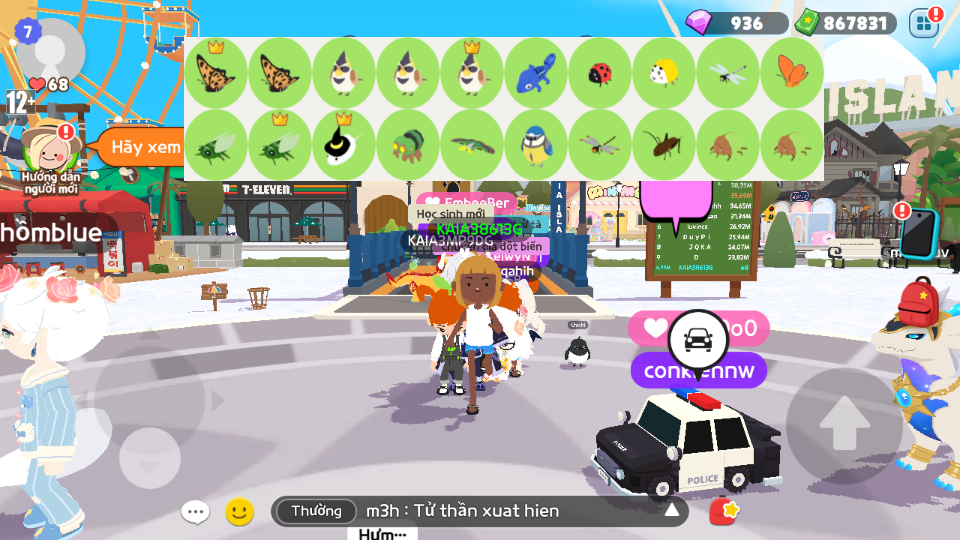960x540 pixels.
Task: Choose the yellow ladybug slot
Action: tap(664, 73)
